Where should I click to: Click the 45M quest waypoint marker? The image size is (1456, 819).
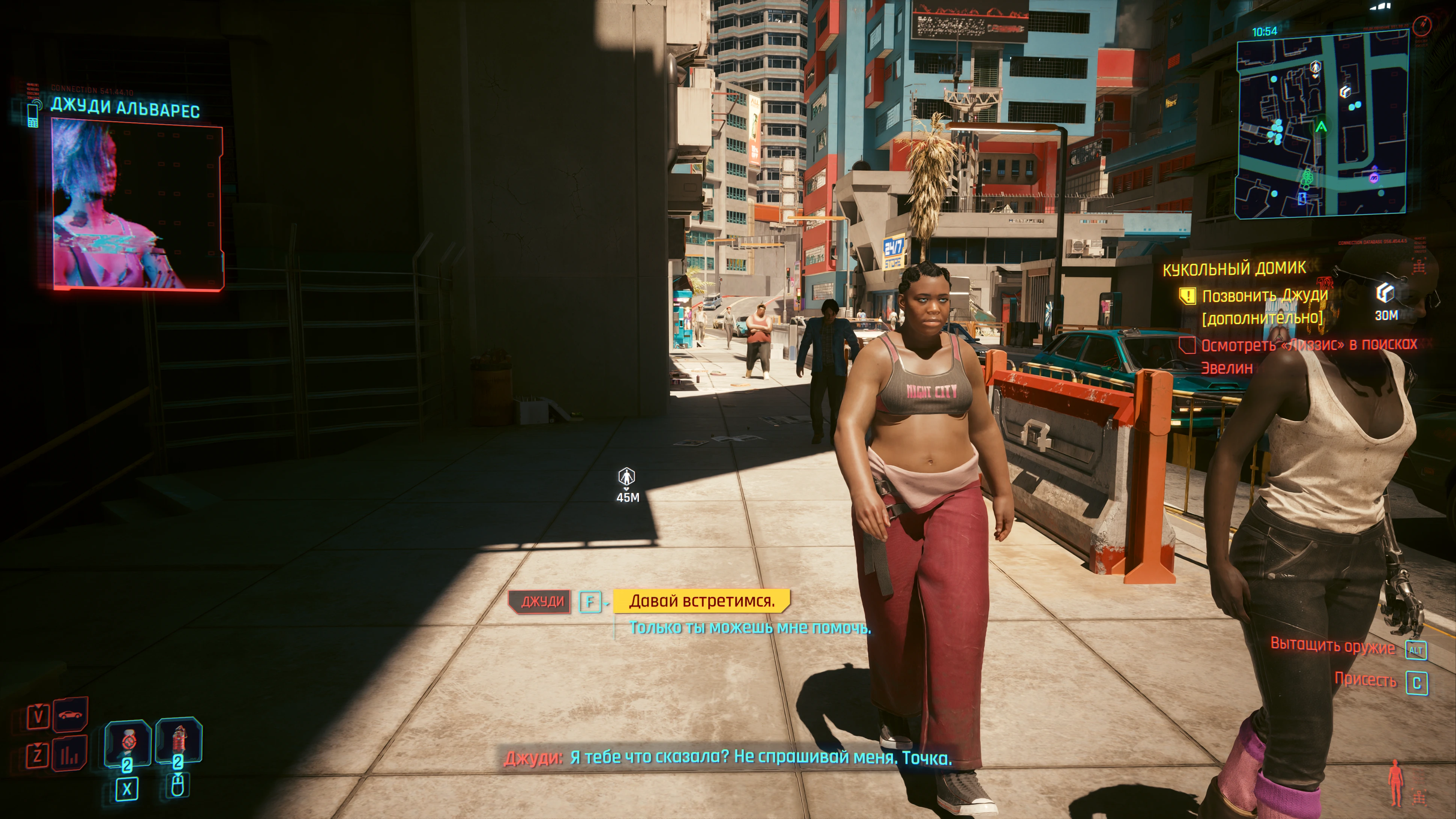[626, 478]
